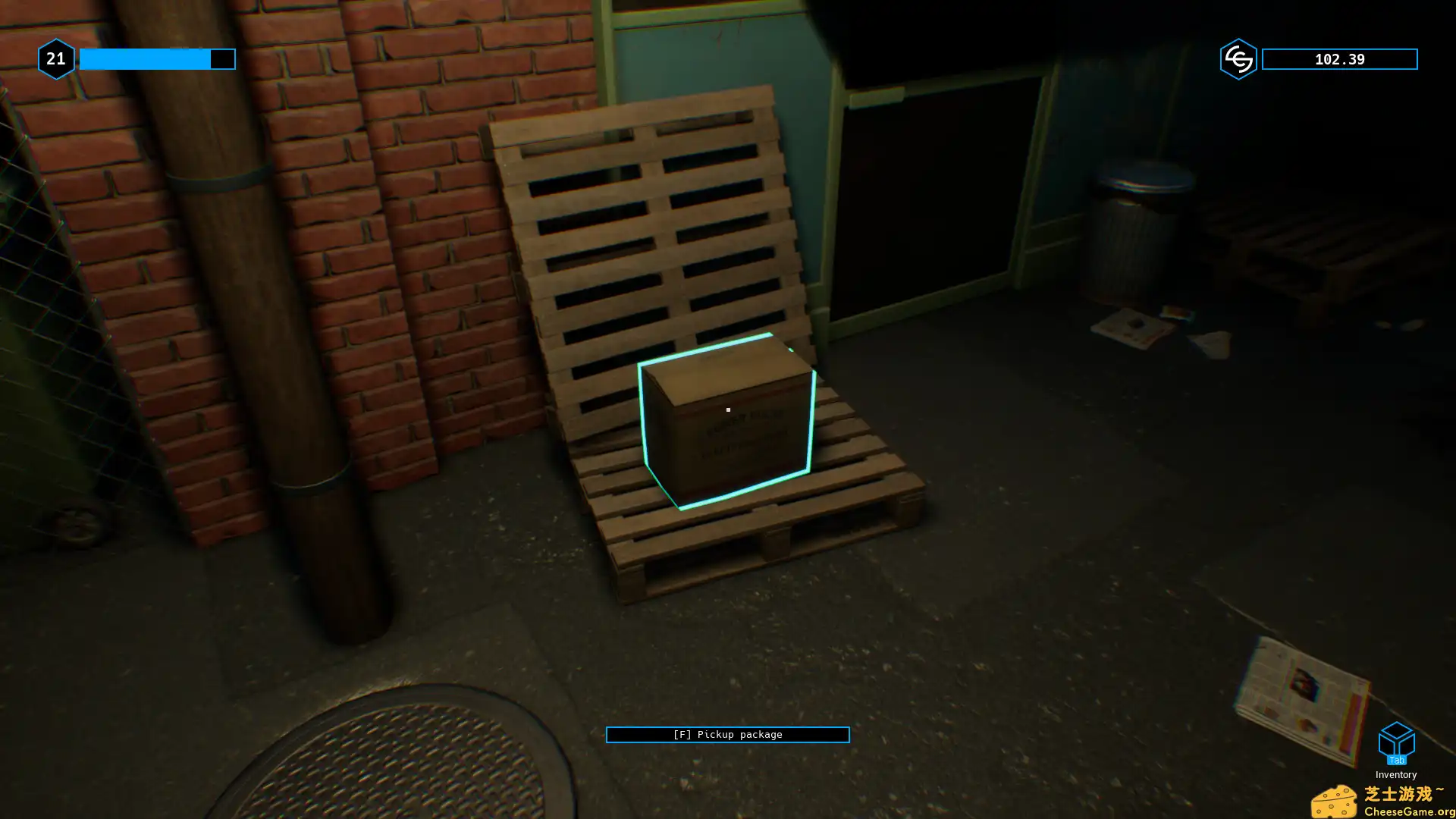Open the Inventory cube icon

[1396, 739]
